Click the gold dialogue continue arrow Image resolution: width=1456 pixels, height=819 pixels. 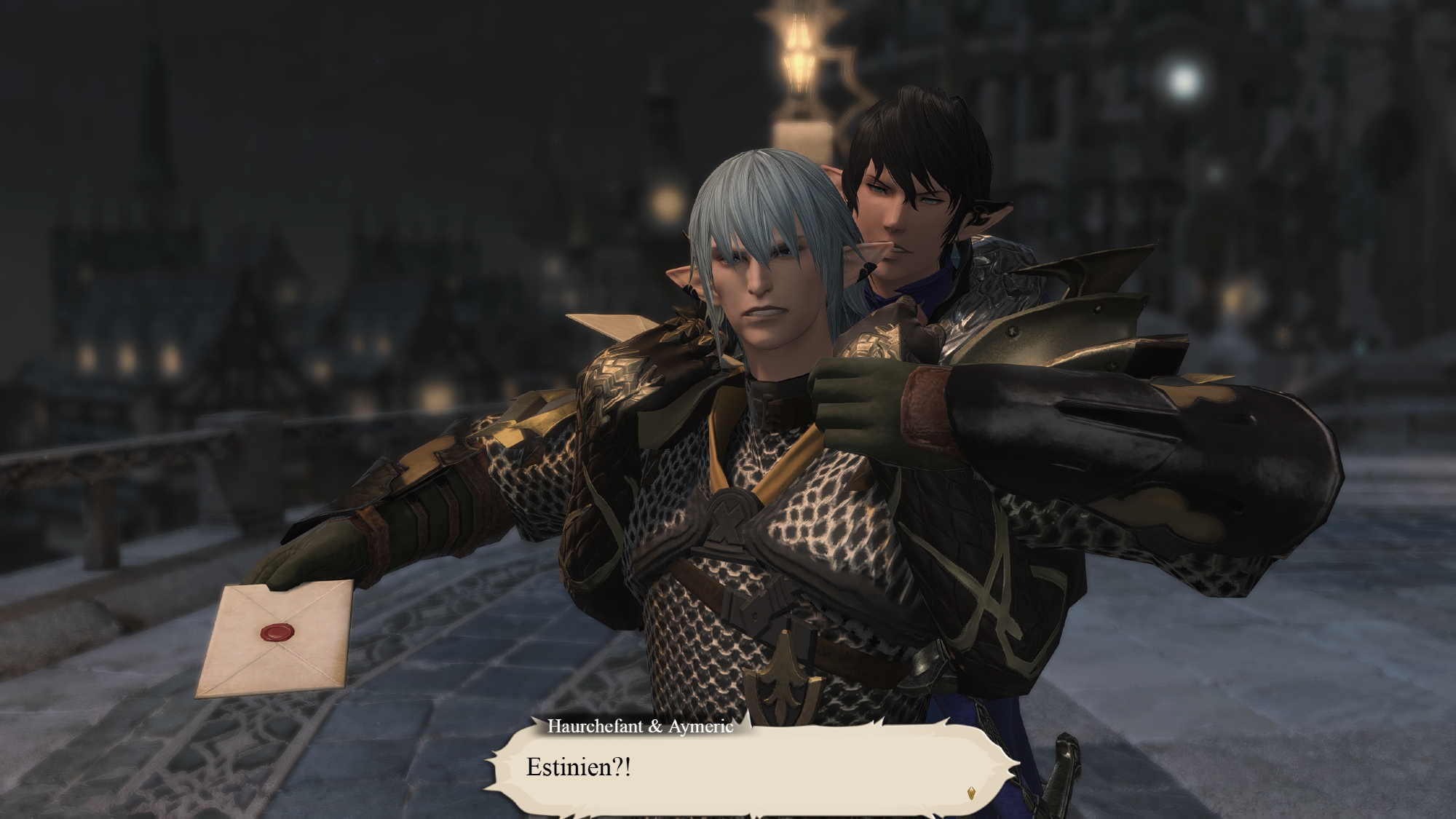click(x=970, y=793)
